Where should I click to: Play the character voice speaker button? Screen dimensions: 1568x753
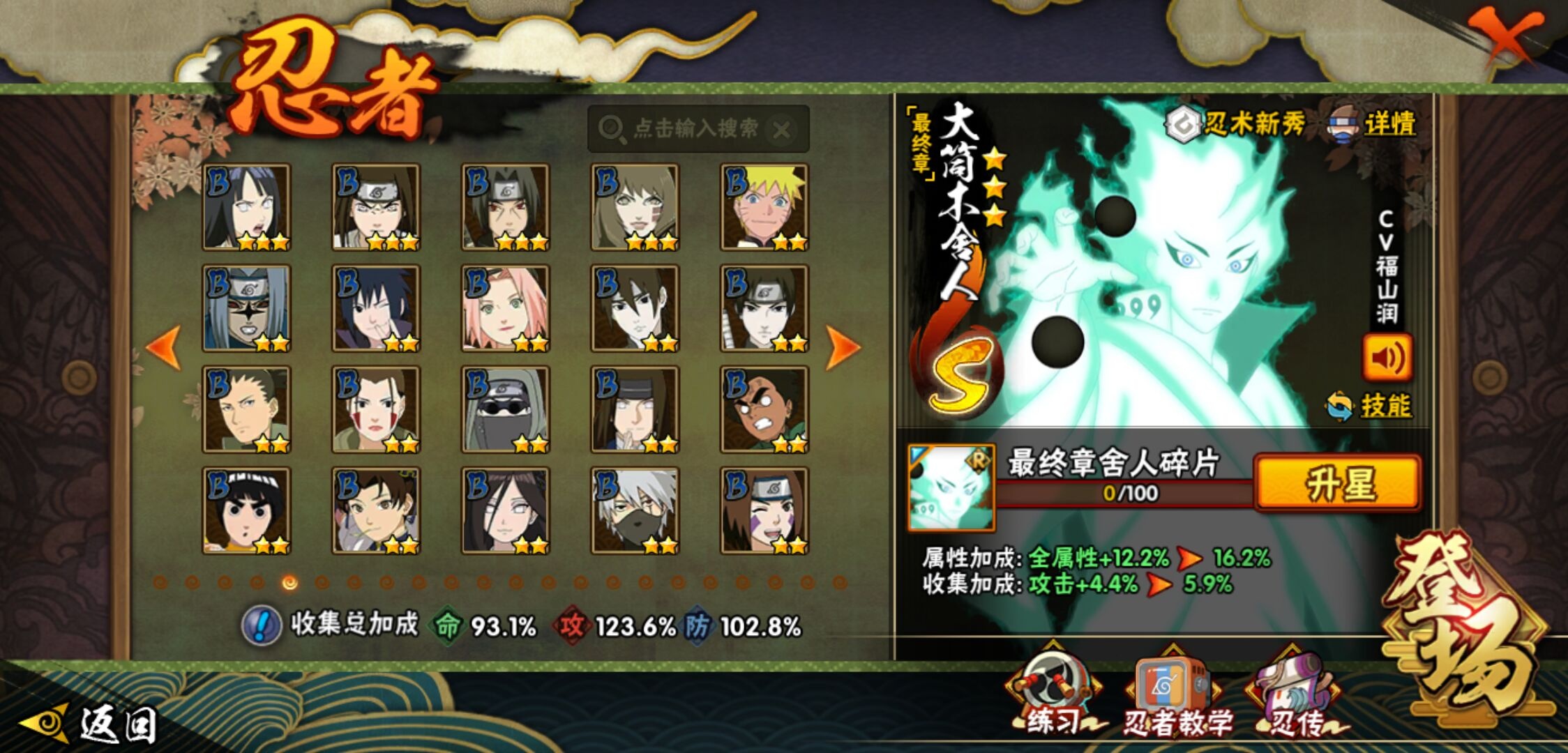(1387, 358)
